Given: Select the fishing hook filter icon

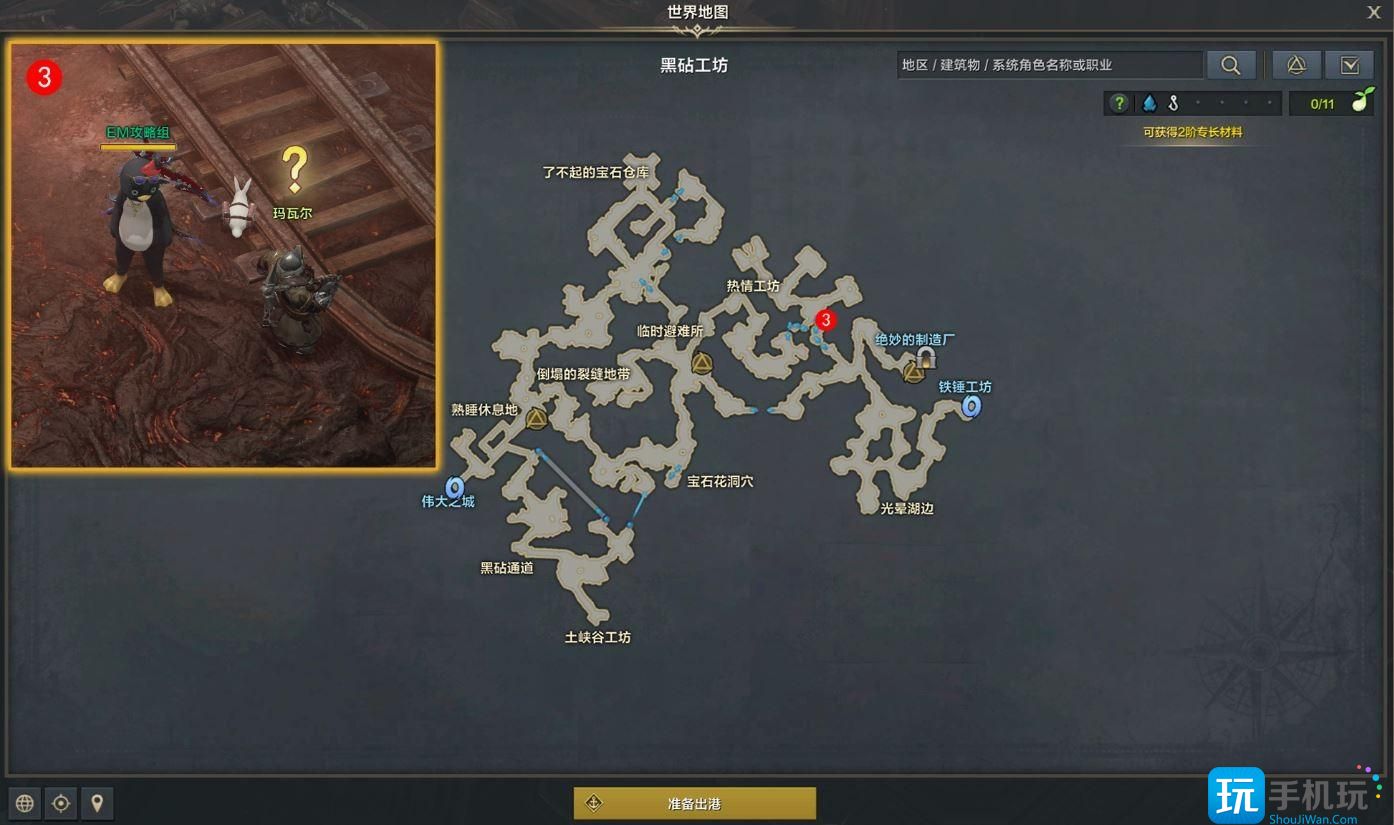Looking at the screenshot, I should point(1173,102).
